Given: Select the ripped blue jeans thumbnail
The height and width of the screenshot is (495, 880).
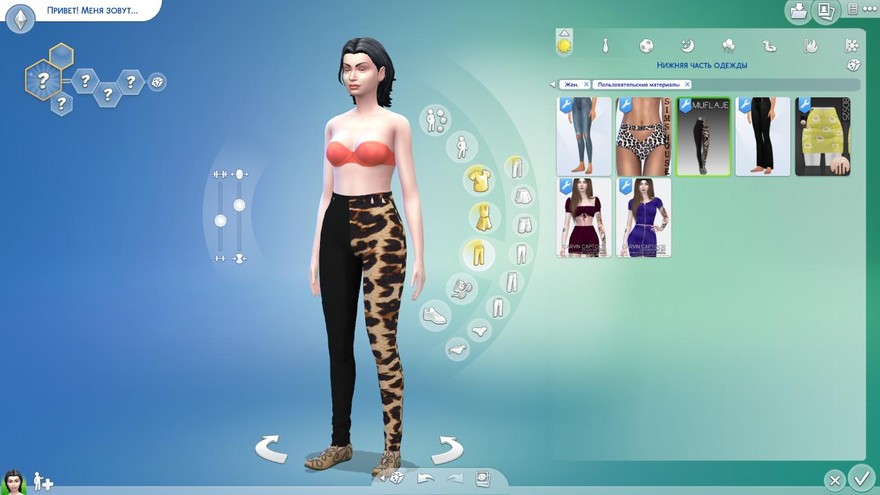Looking at the screenshot, I should pos(583,137).
